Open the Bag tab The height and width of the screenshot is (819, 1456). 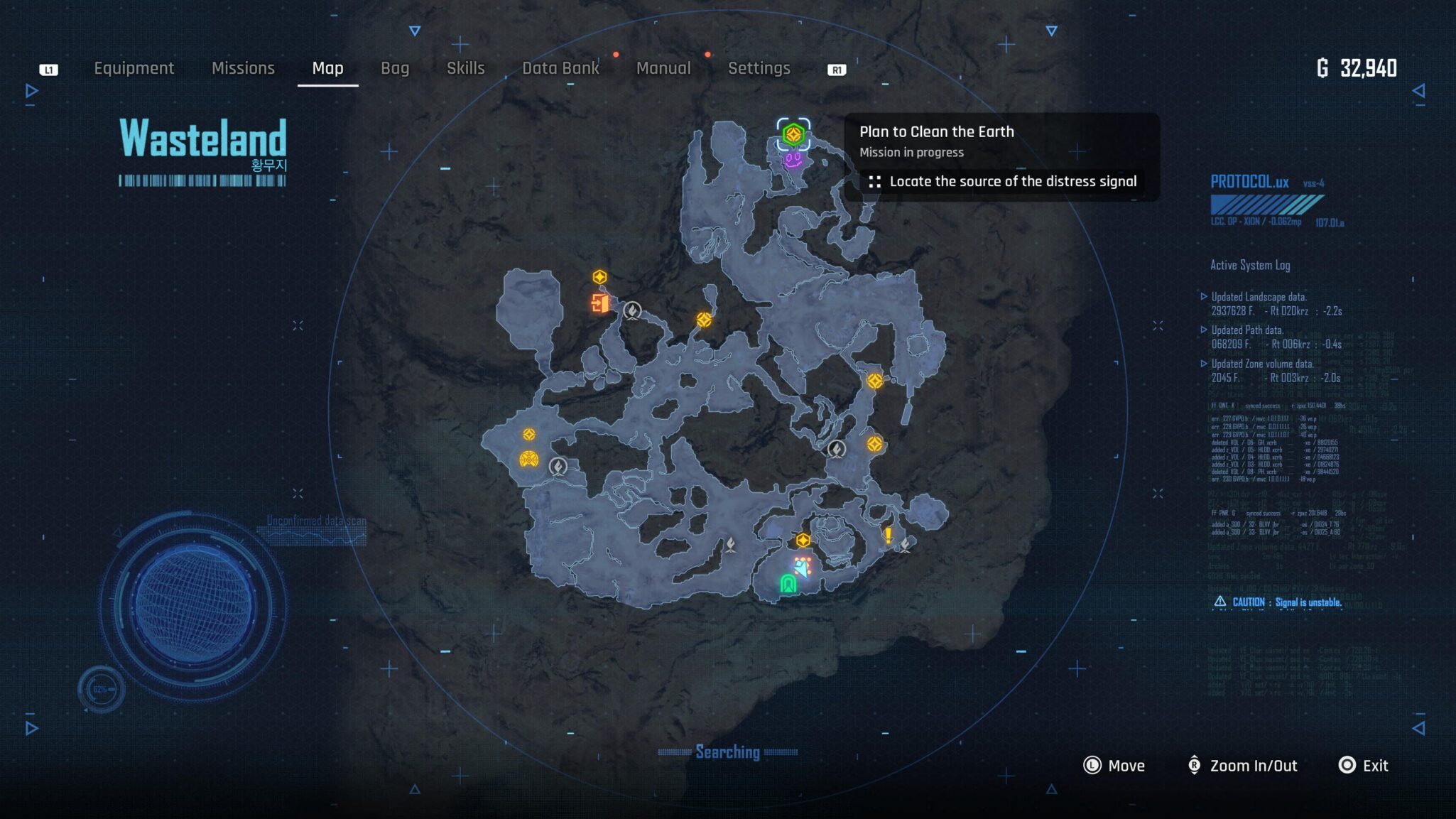click(x=395, y=68)
